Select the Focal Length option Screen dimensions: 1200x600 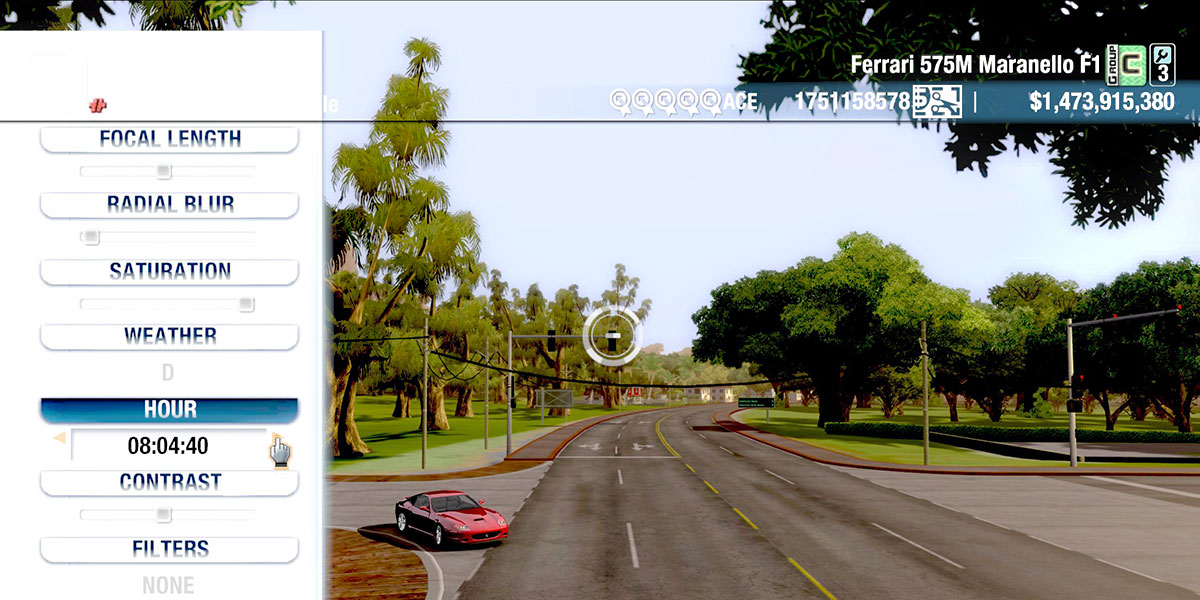169,139
